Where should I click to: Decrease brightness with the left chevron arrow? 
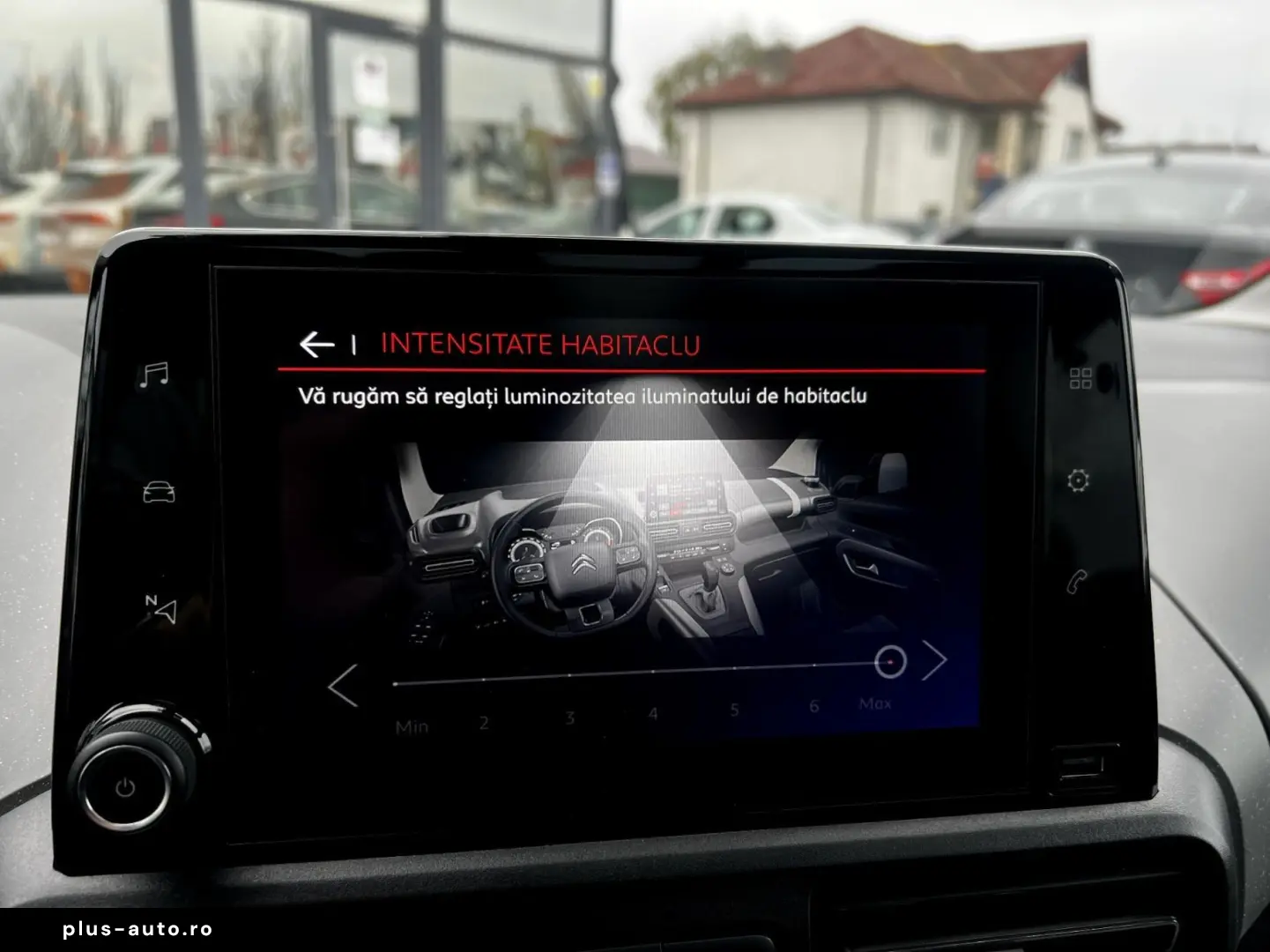[343, 685]
